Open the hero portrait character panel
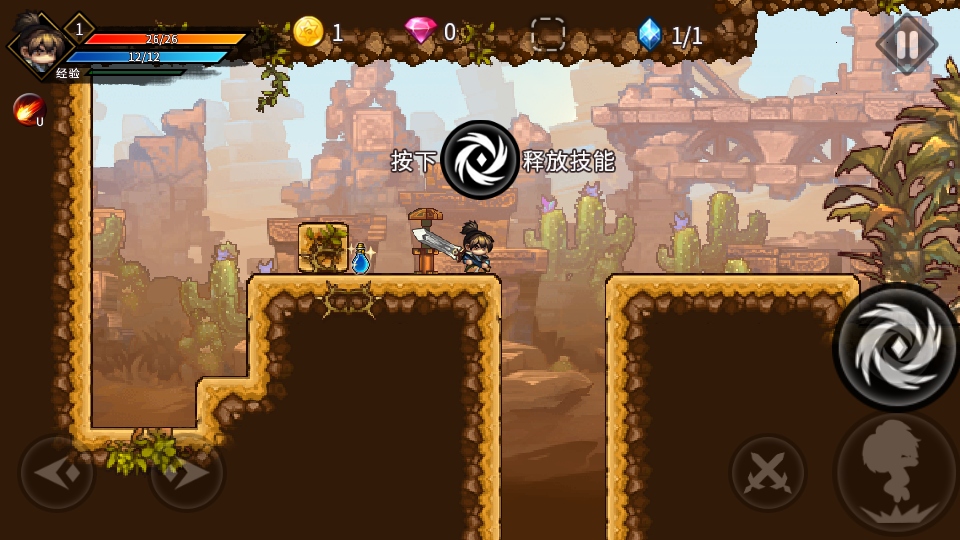The image size is (960, 540). point(36,43)
